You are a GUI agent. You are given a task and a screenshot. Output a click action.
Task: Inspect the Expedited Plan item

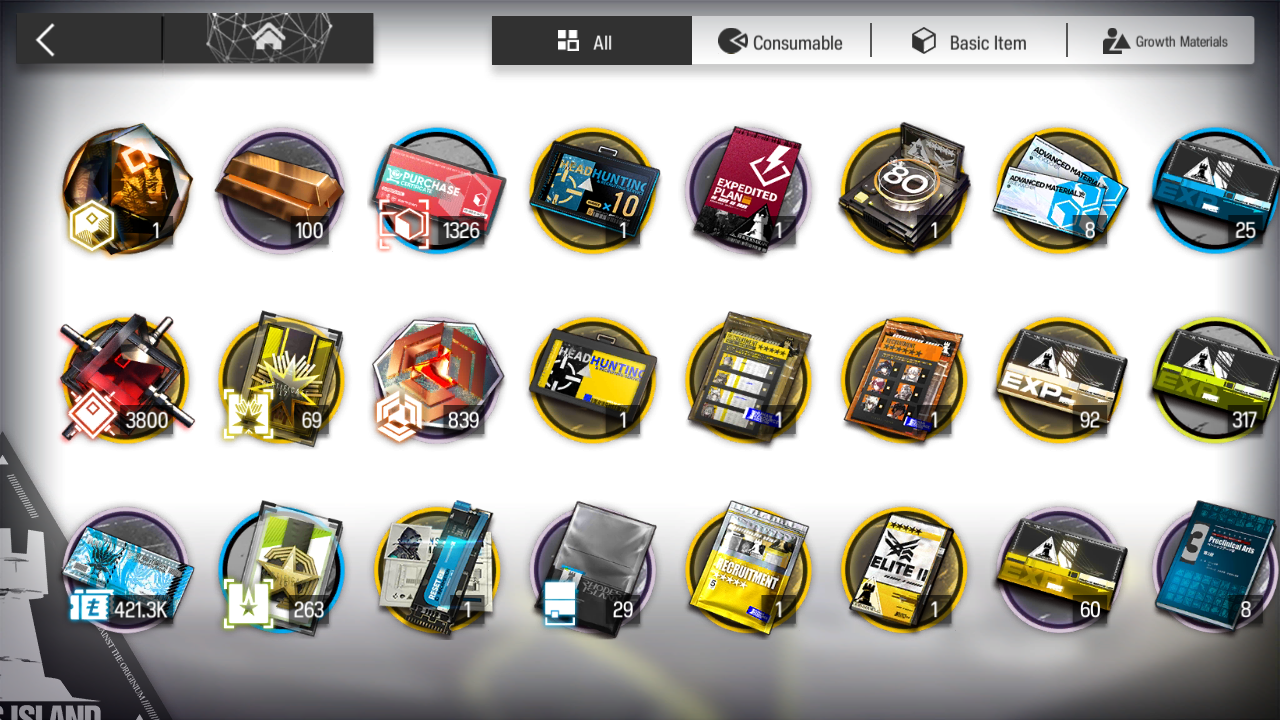[x=748, y=190]
